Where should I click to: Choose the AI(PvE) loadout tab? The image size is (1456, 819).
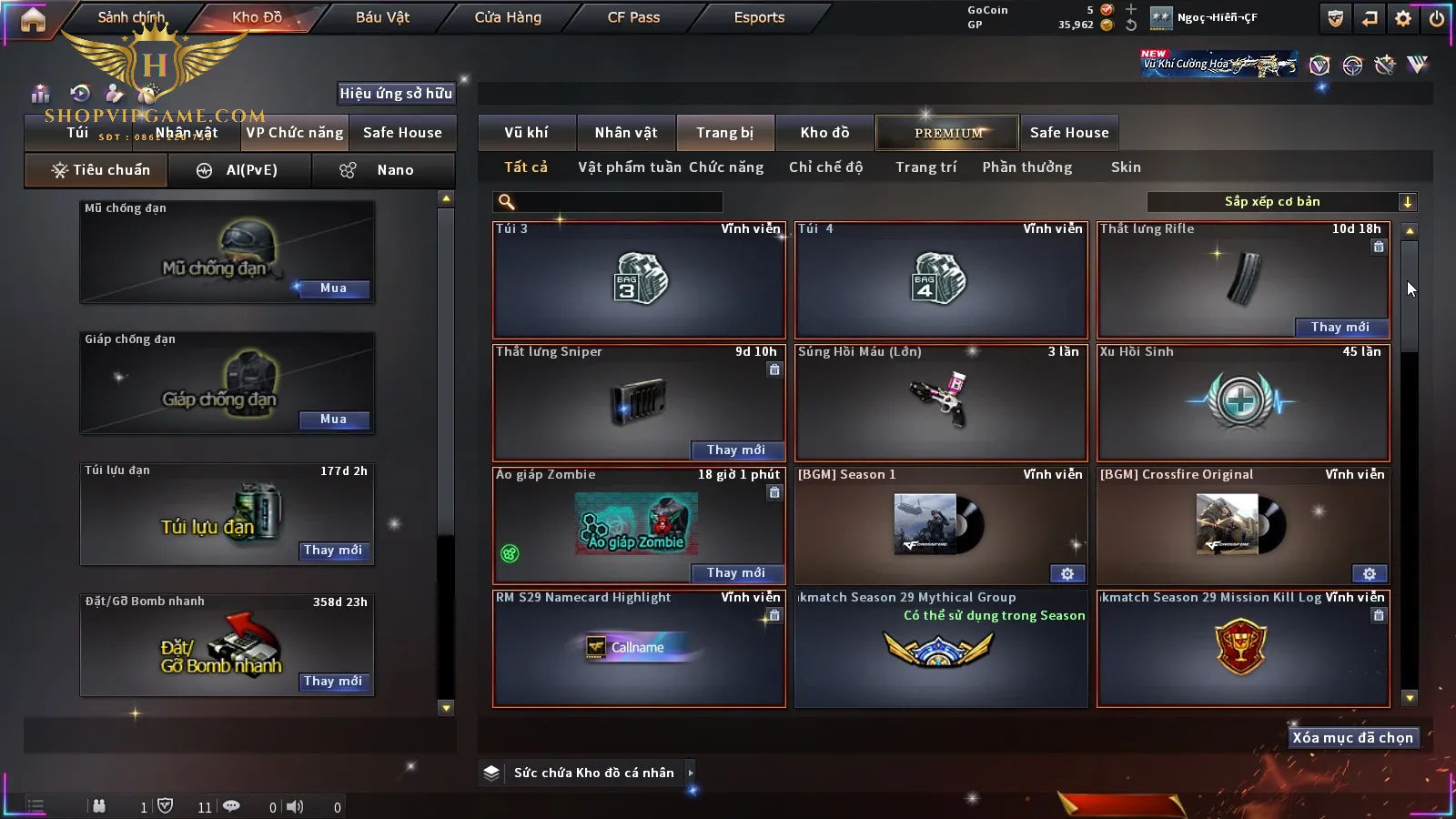tap(240, 170)
